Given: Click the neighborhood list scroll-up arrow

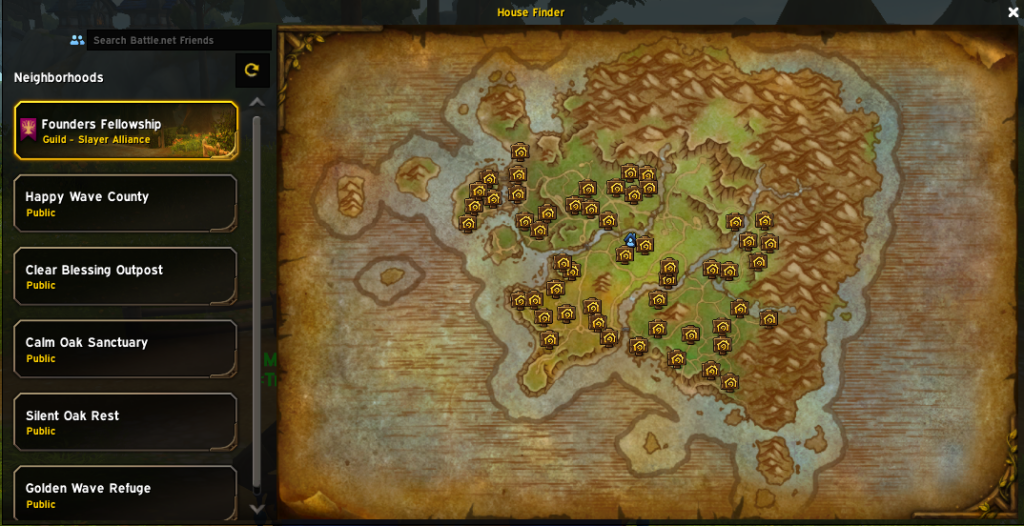Looking at the screenshot, I should click(x=257, y=102).
